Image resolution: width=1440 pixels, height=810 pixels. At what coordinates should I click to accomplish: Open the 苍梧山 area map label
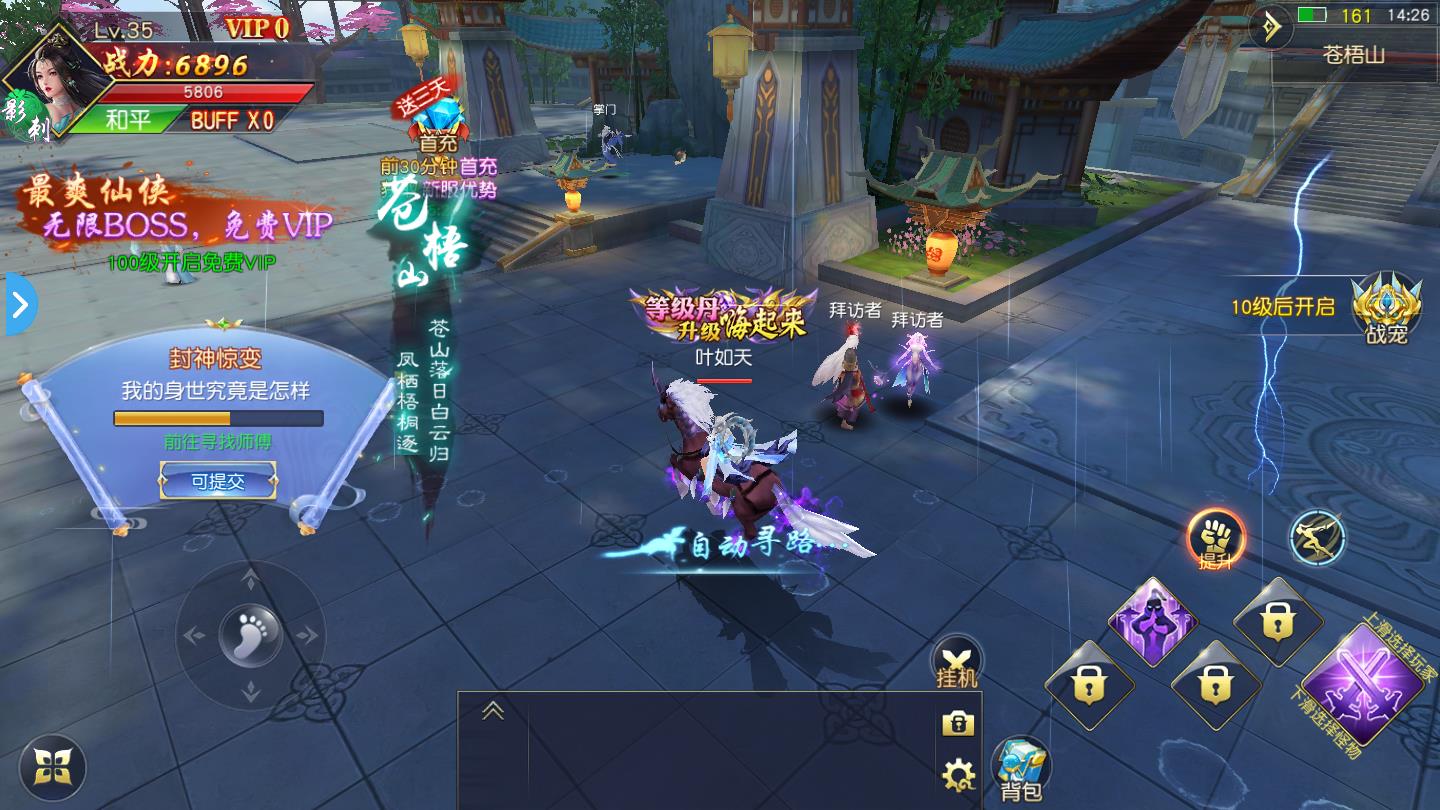1354,55
